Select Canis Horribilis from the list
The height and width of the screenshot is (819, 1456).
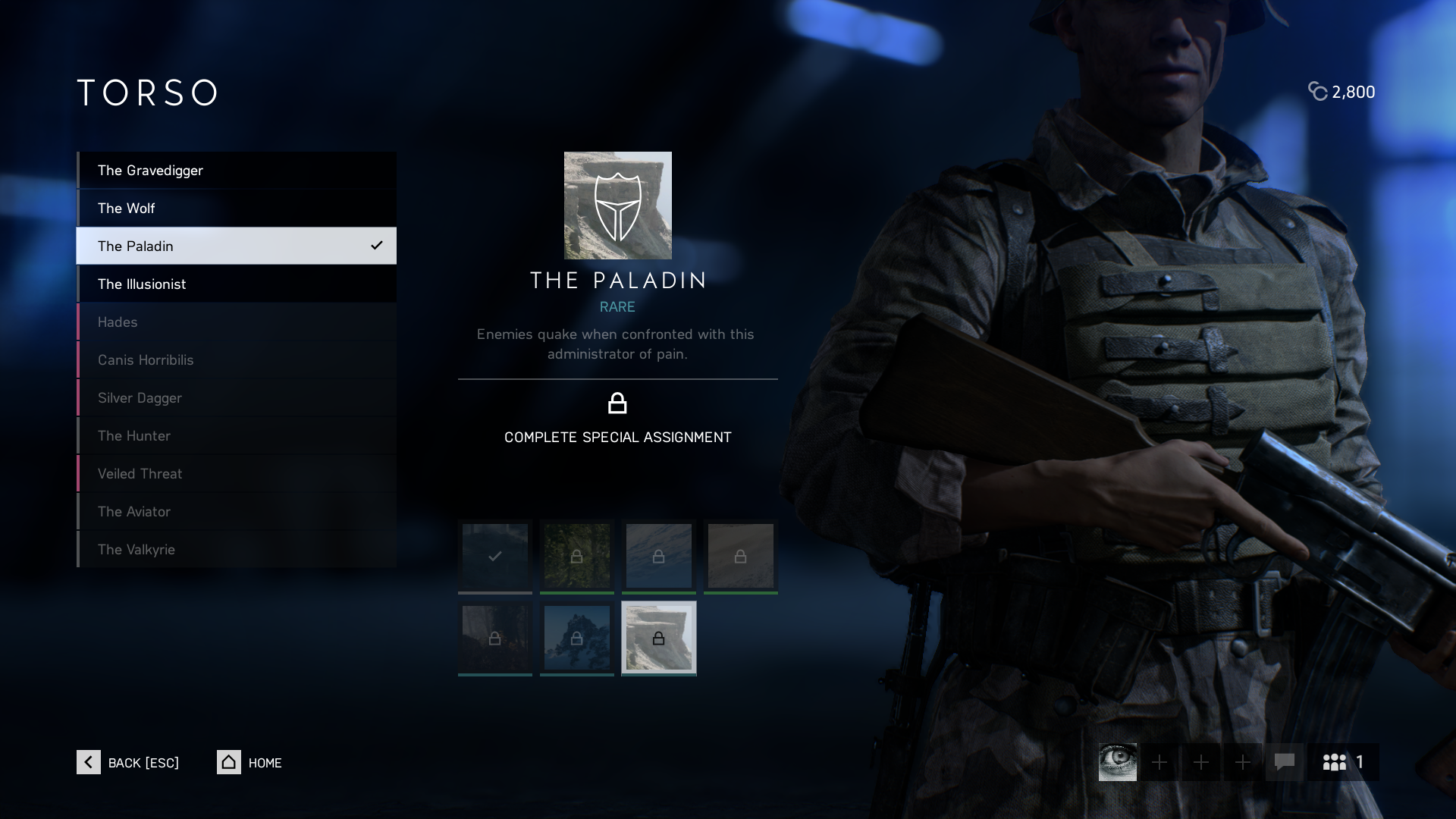(236, 360)
